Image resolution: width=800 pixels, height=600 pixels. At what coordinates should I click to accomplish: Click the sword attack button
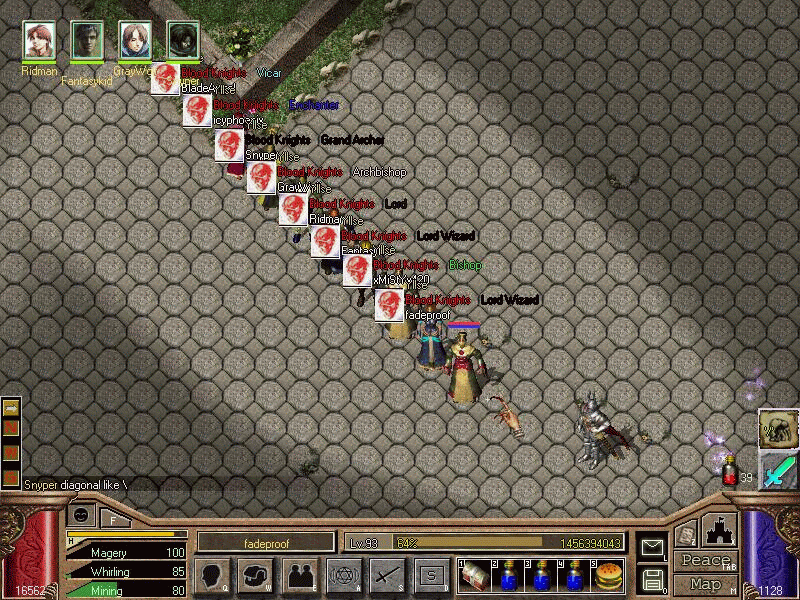(x=387, y=574)
